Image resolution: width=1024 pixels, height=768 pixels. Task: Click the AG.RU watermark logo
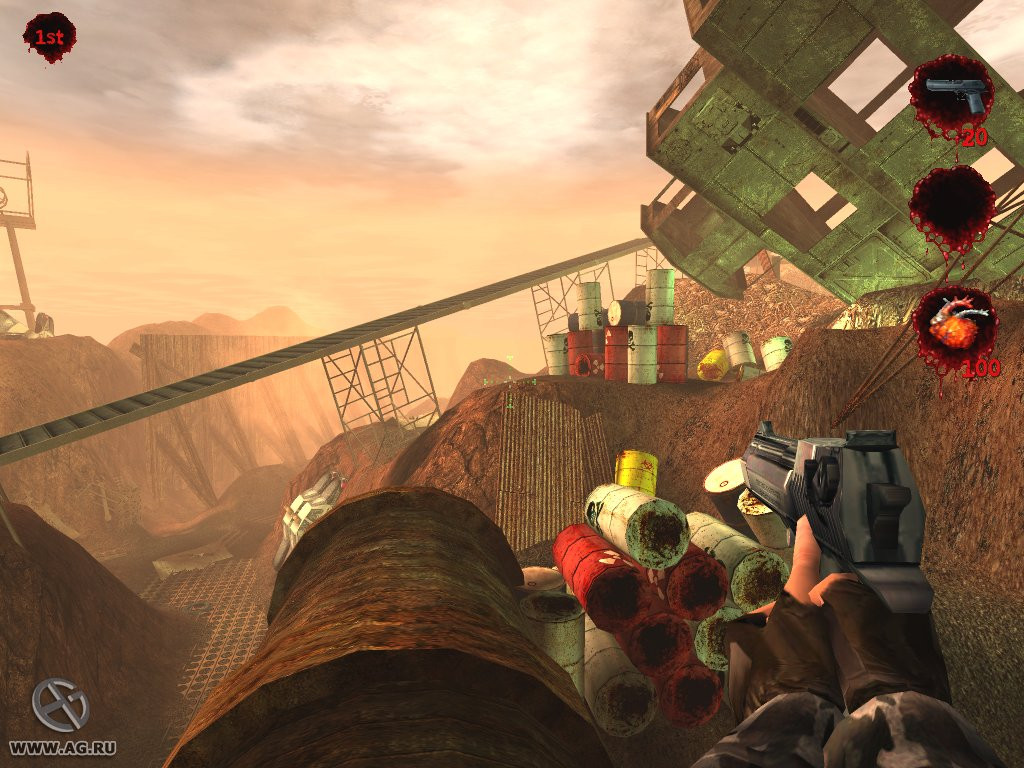[60, 705]
